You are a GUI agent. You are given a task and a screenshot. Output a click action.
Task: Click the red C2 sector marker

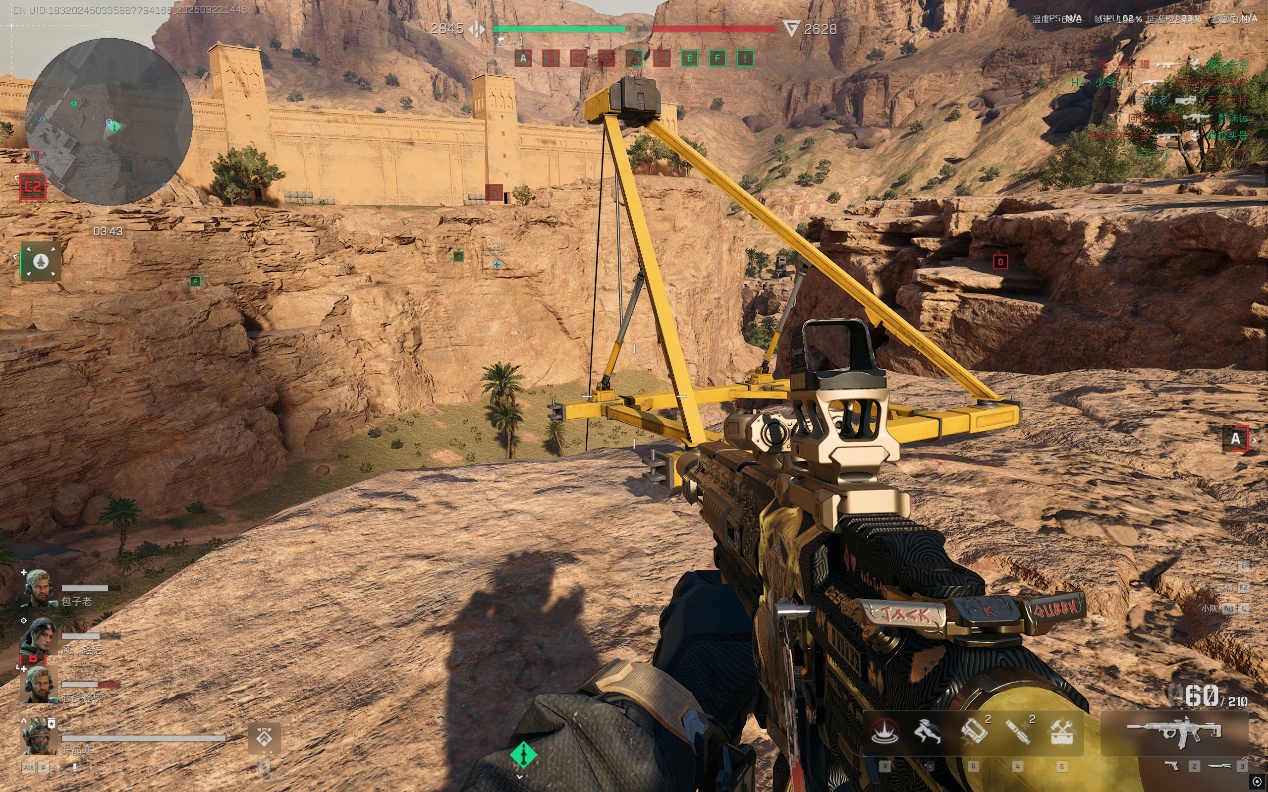pyautogui.click(x=32, y=186)
